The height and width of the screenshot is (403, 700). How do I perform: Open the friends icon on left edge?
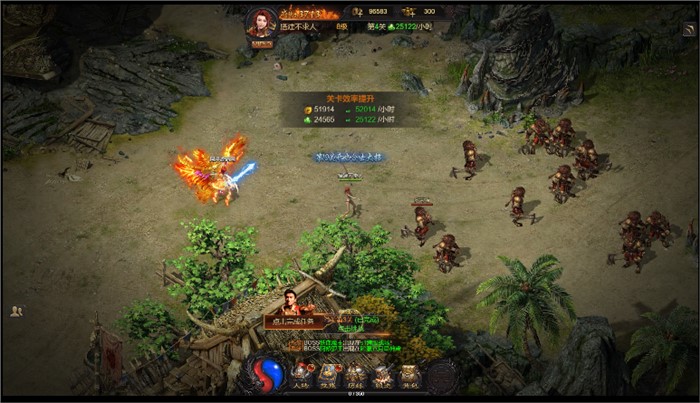tap(16, 311)
